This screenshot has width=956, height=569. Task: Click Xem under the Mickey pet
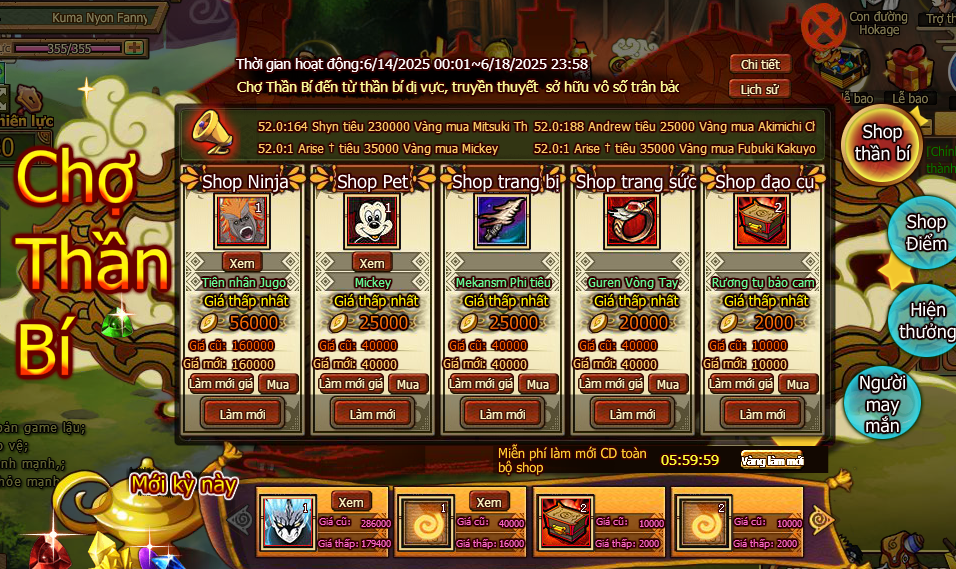(x=372, y=262)
